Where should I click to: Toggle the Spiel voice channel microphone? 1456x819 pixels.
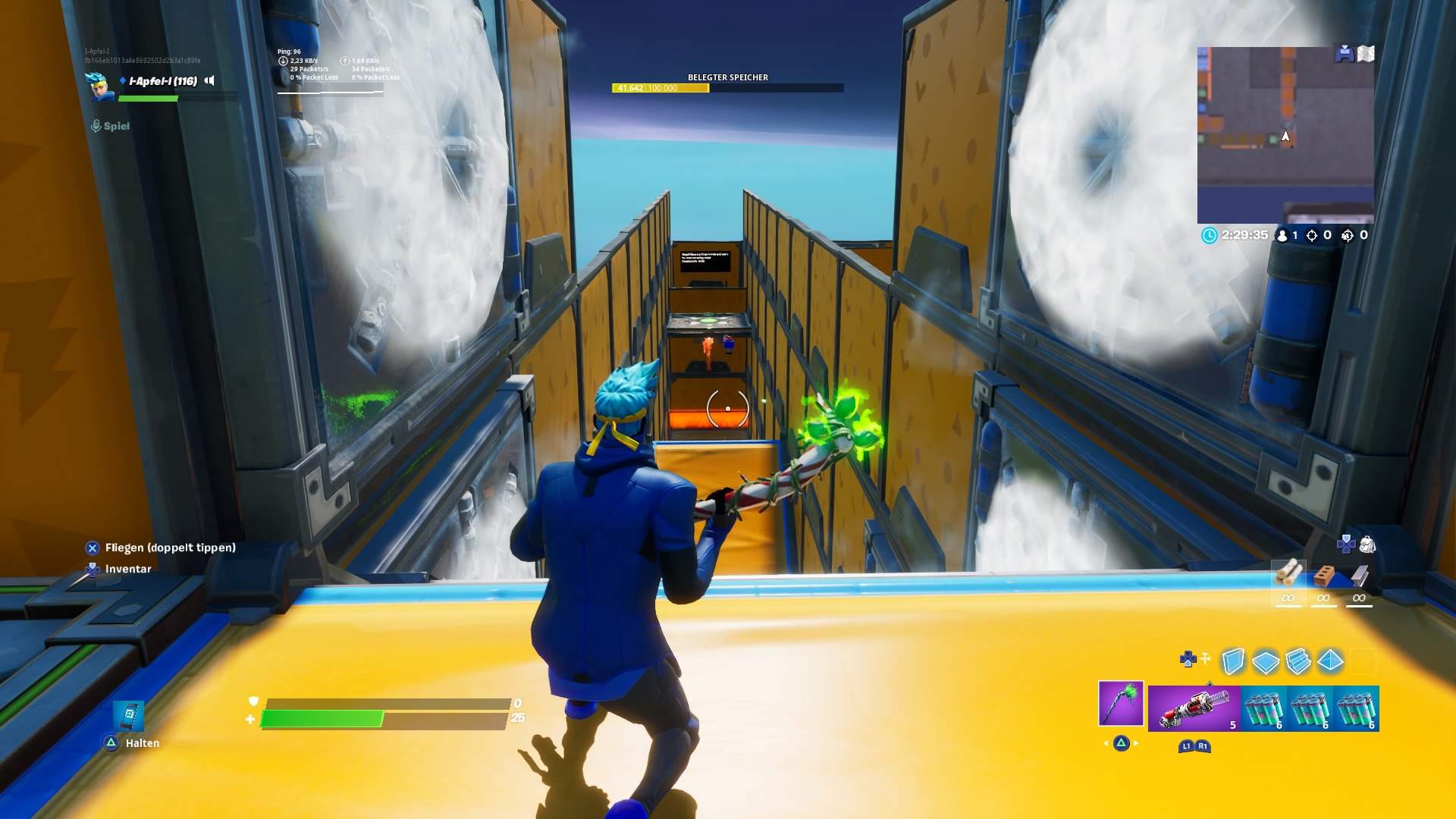pos(97,125)
